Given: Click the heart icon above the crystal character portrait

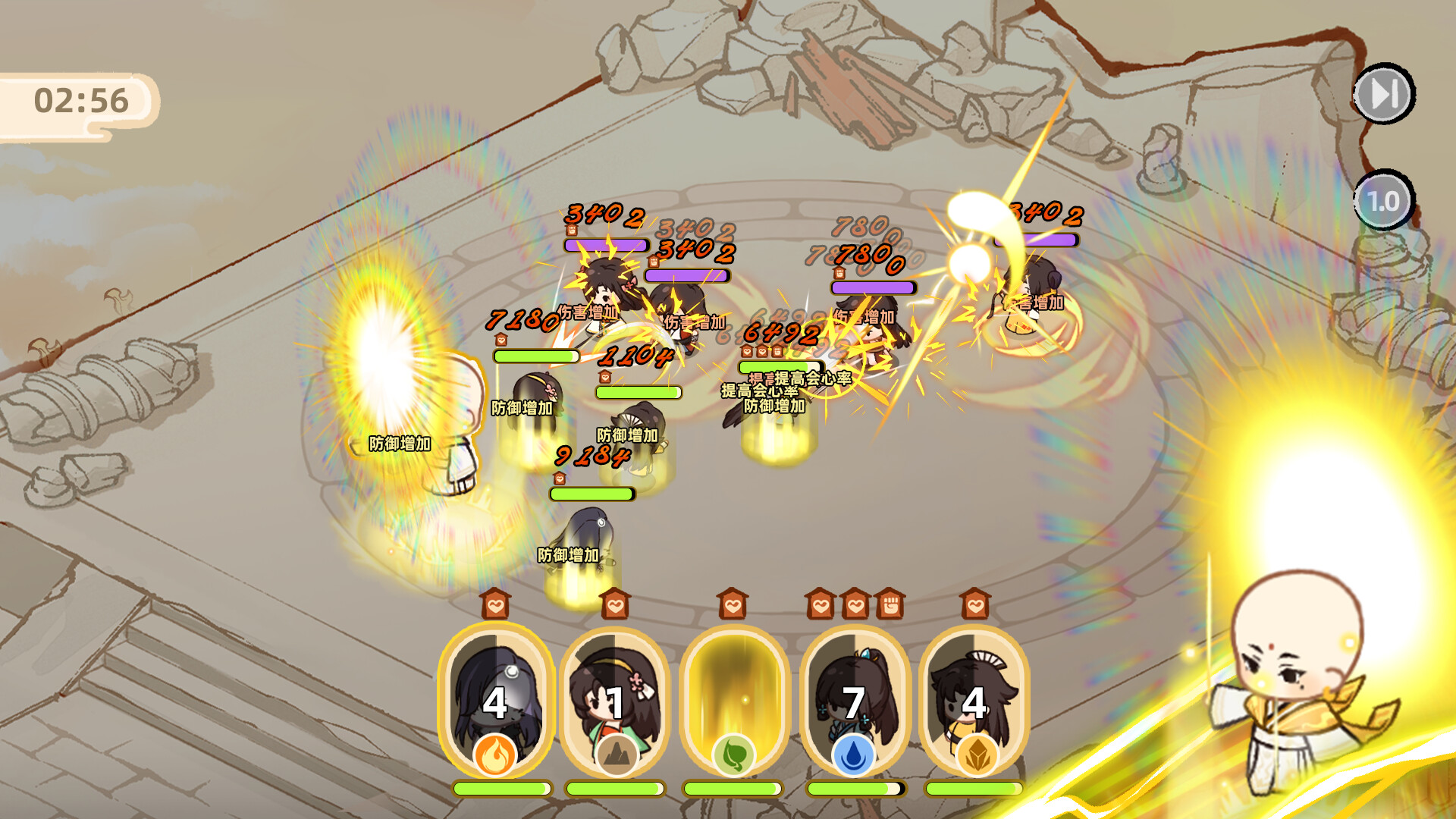Looking at the screenshot, I should (976, 605).
